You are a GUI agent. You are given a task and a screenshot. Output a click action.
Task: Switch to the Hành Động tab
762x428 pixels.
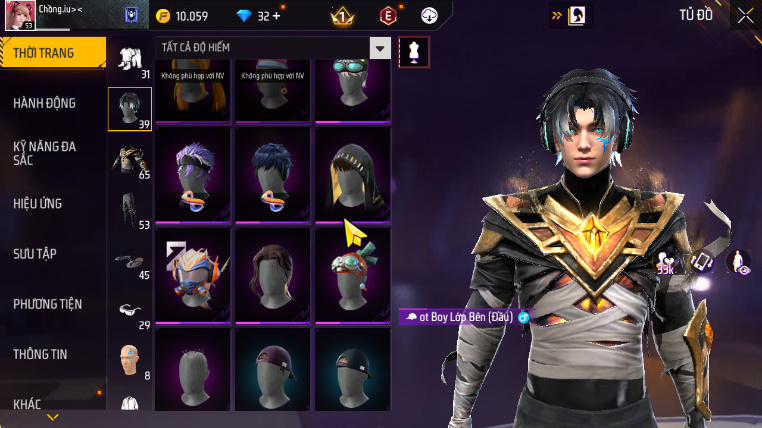(45, 103)
